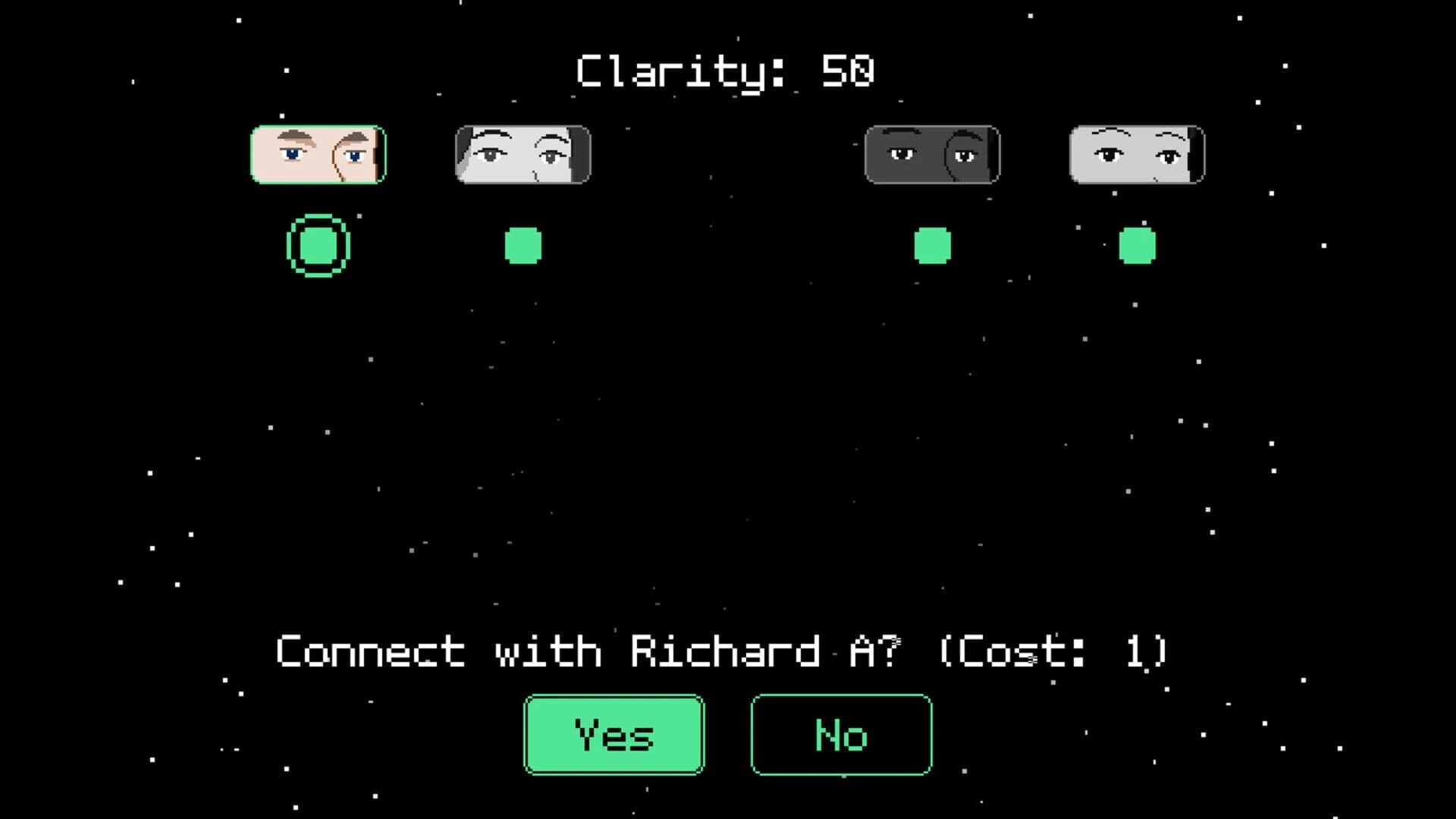Image resolution: width=1456 pixels, height=819 pixels.
Task: Choose the rightmost character's eye avatar
Action: 1137,154
